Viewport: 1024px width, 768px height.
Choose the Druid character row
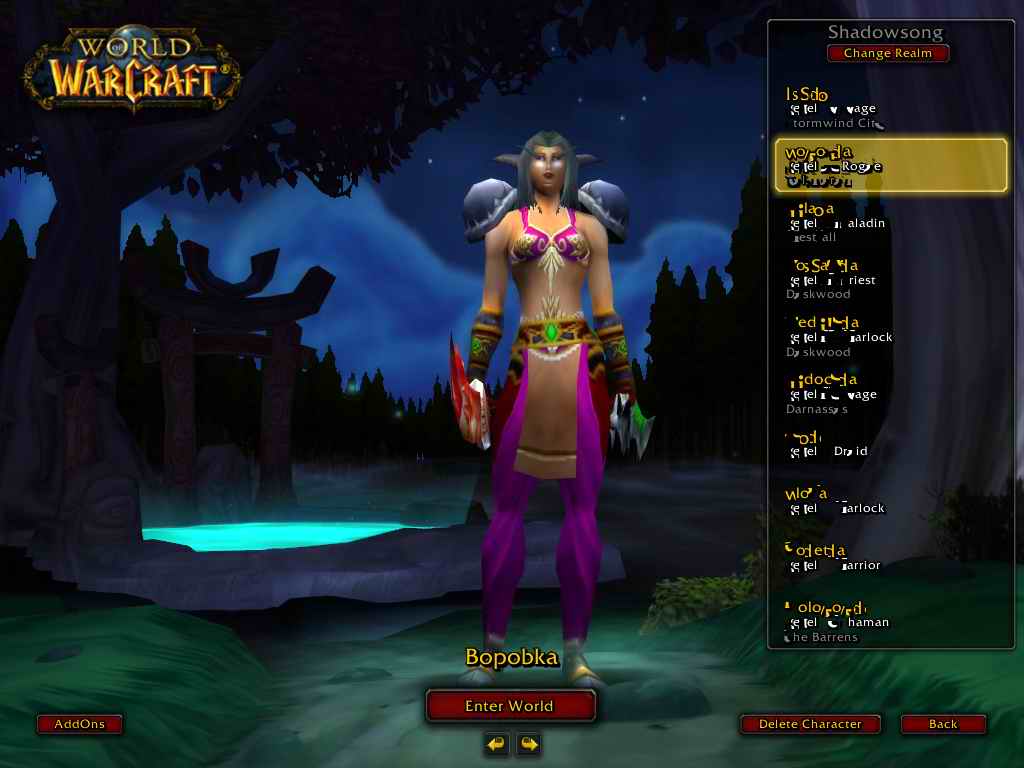point(890,445)
